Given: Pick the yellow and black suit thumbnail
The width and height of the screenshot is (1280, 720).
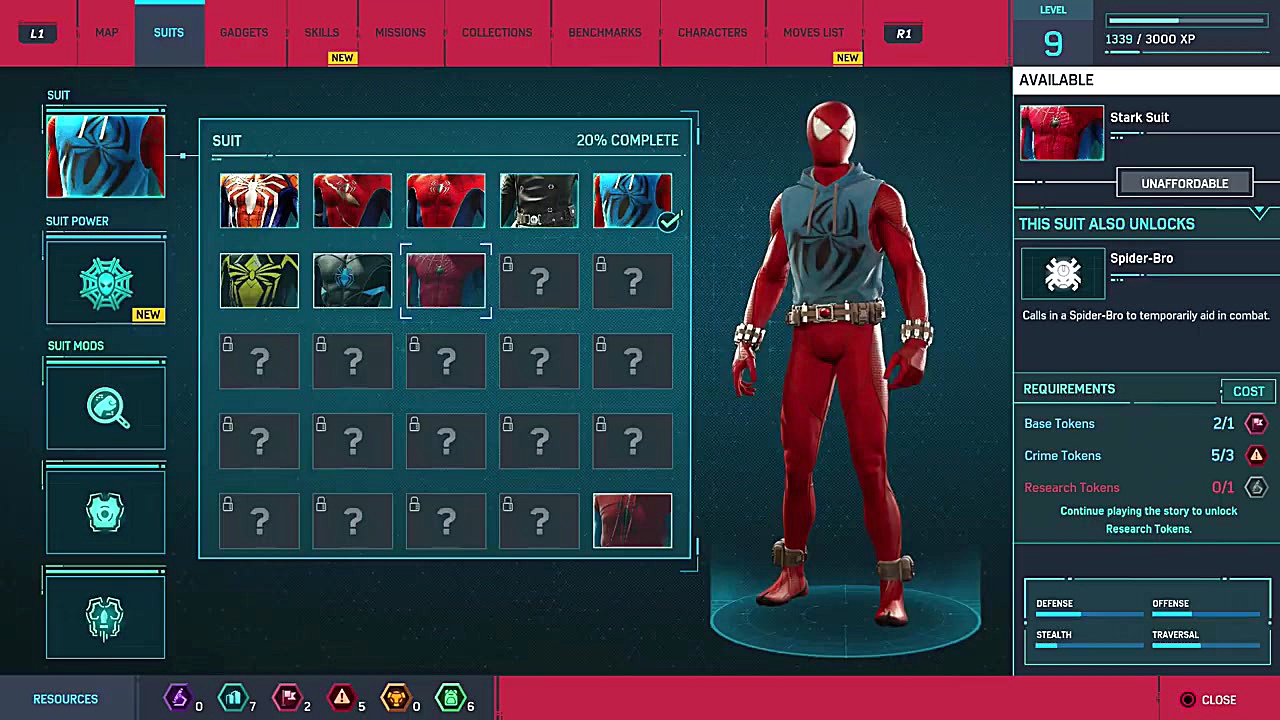Looking at the screenshot, I should click(x=259, y=280).
